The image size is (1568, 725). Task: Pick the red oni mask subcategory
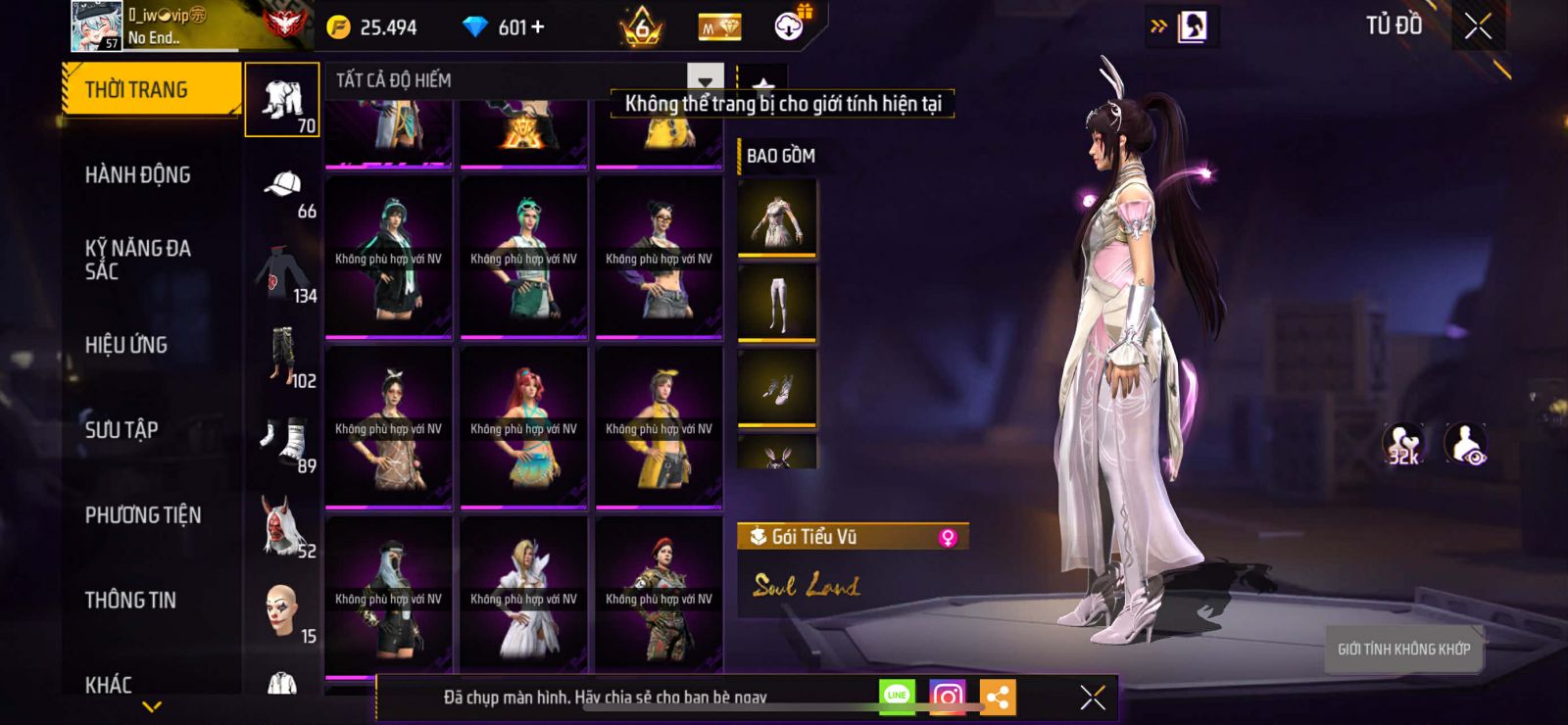[282, 526]
